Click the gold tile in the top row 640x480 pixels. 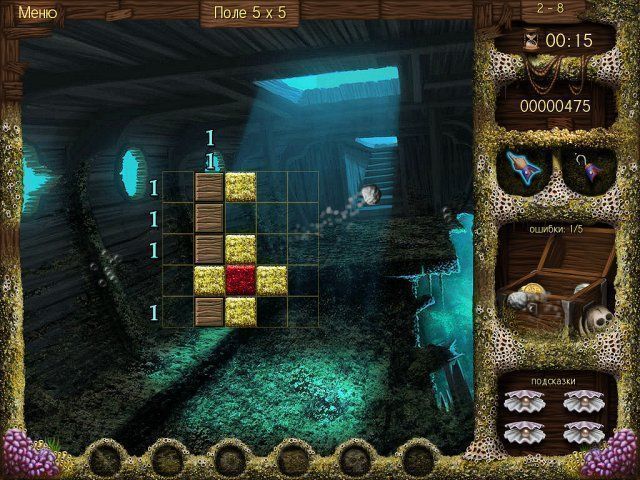240,187
